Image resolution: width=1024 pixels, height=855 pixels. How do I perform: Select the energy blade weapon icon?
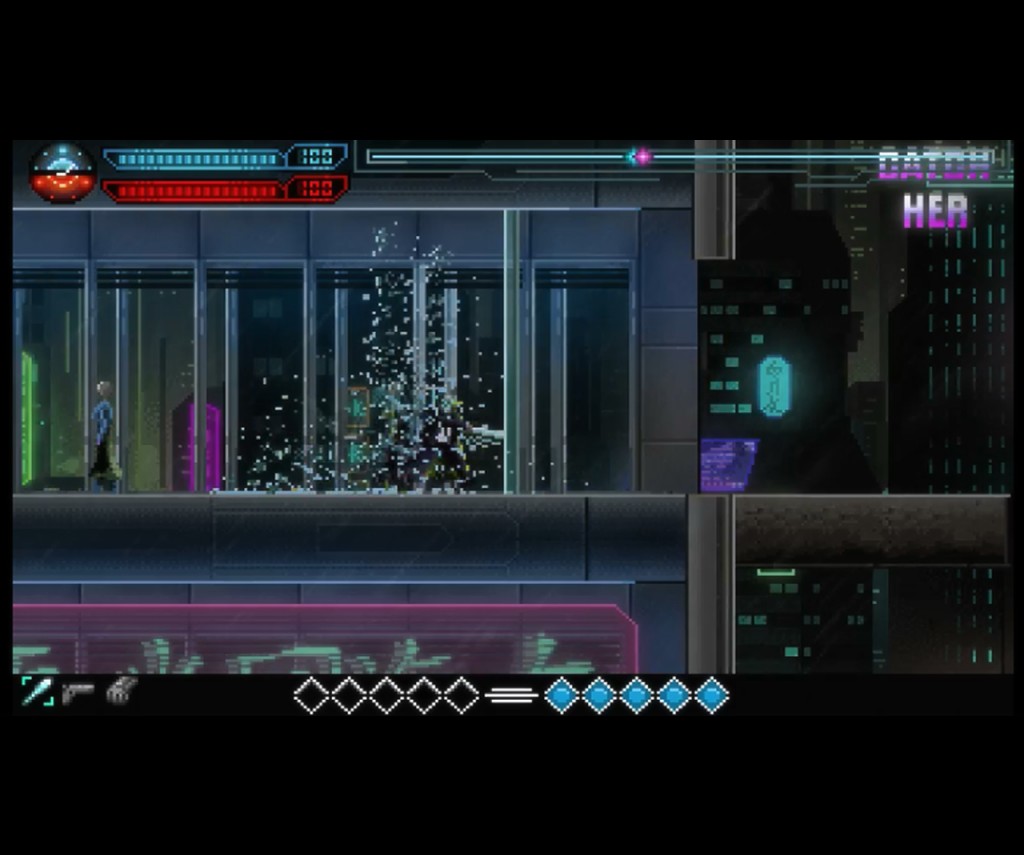[37, 691]
